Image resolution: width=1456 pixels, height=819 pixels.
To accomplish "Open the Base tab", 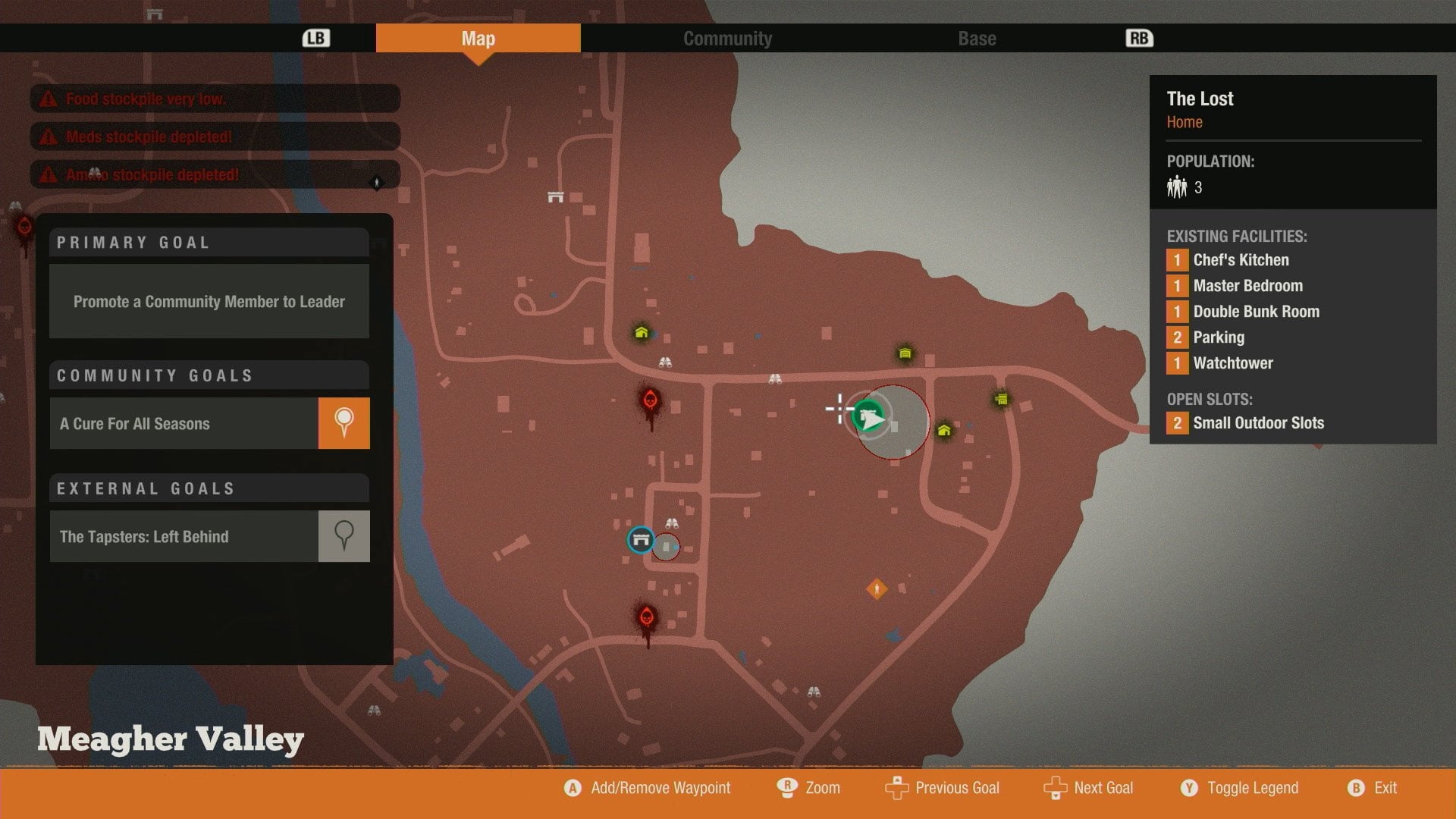I will point(976,38).
